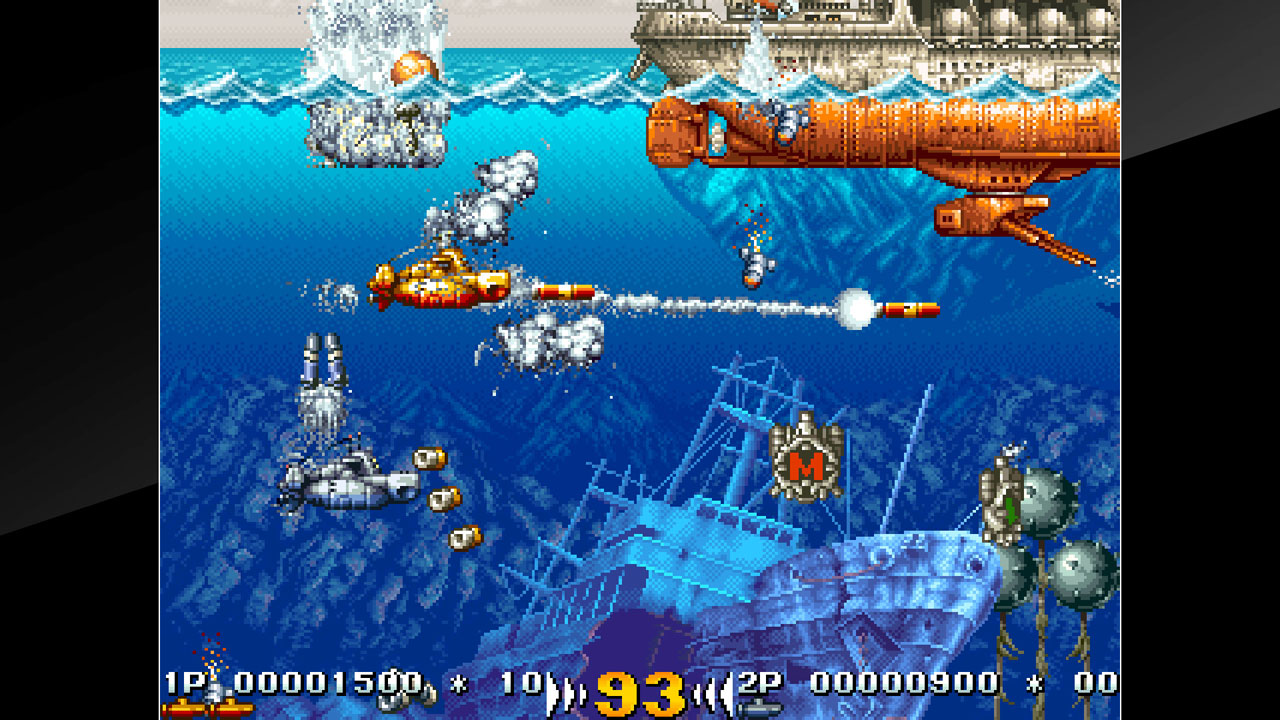Click the falling depth charge bombs
The height and width of the screenshot is (720, 1280).
[x=442, y=495]
